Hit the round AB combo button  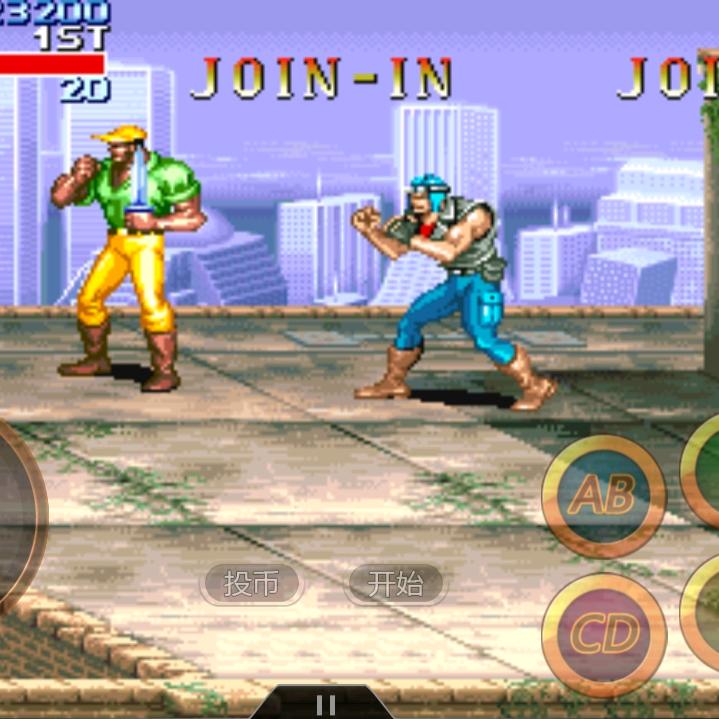(x=604, y=495)
